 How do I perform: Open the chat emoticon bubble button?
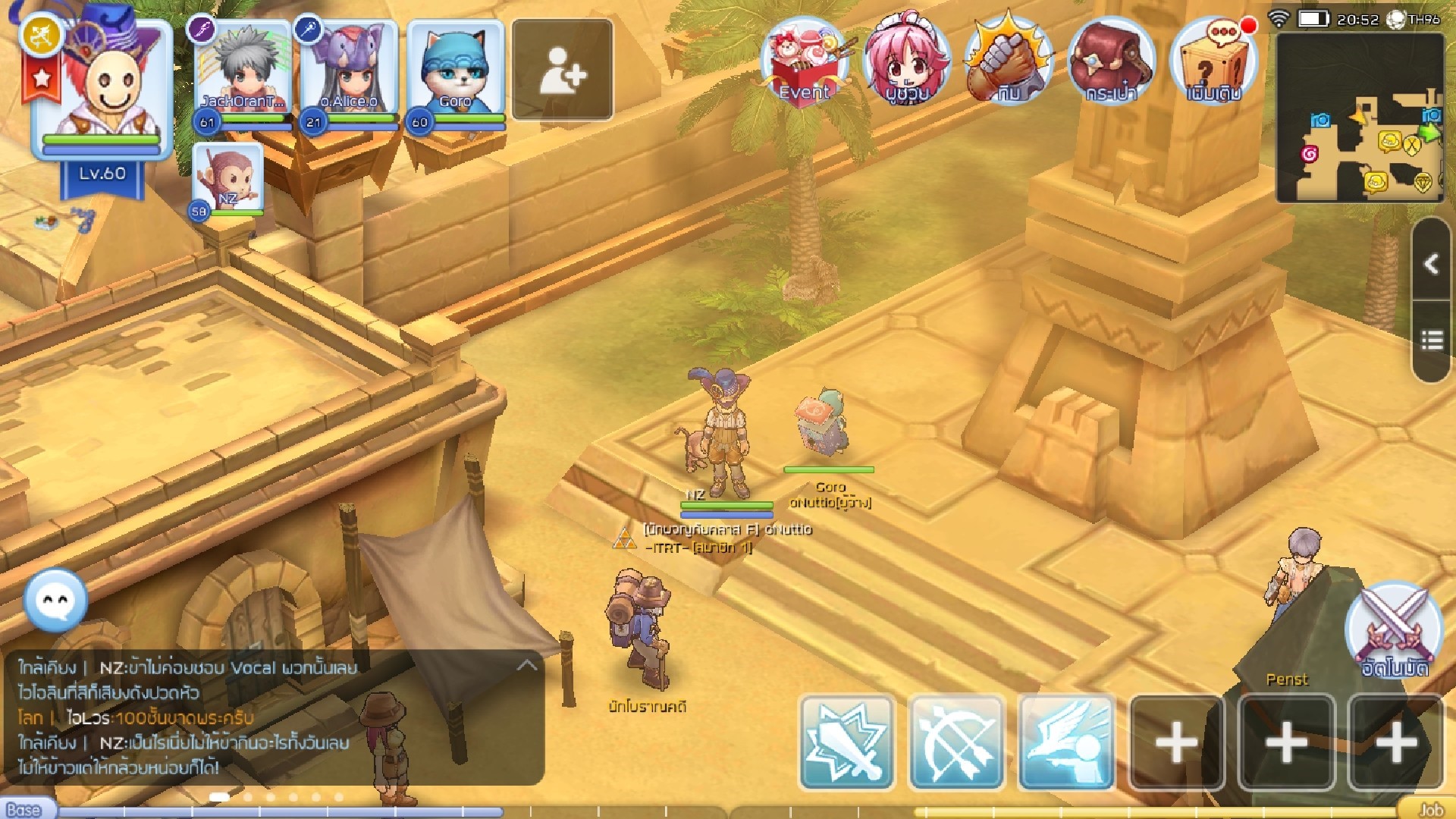point(55,600)
